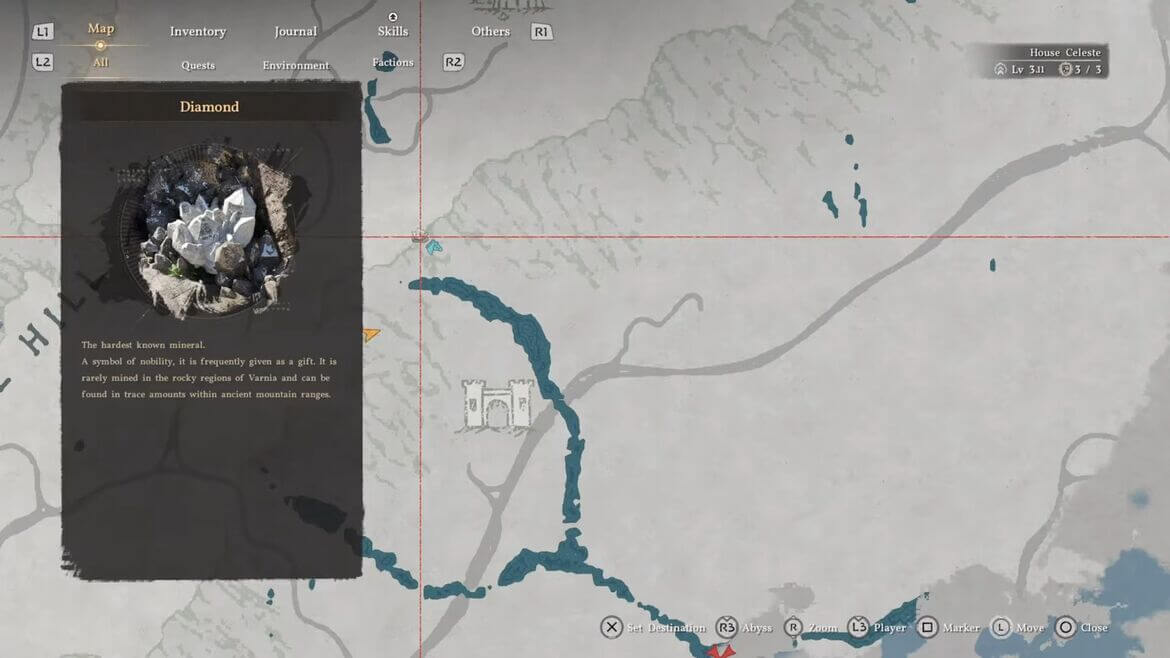Viewport: 1170px width, 658px height.
Task: Open the Inventory tab
Action: pyautogui.click(x=198, y=32)
